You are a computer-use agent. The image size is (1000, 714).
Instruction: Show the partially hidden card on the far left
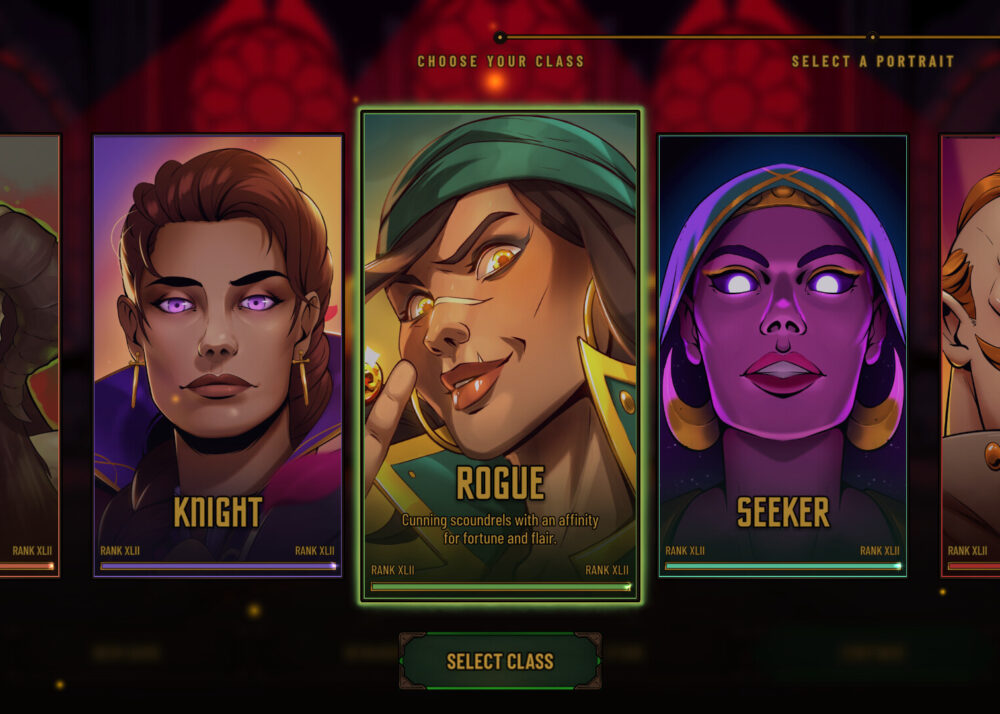pos(28,355)
